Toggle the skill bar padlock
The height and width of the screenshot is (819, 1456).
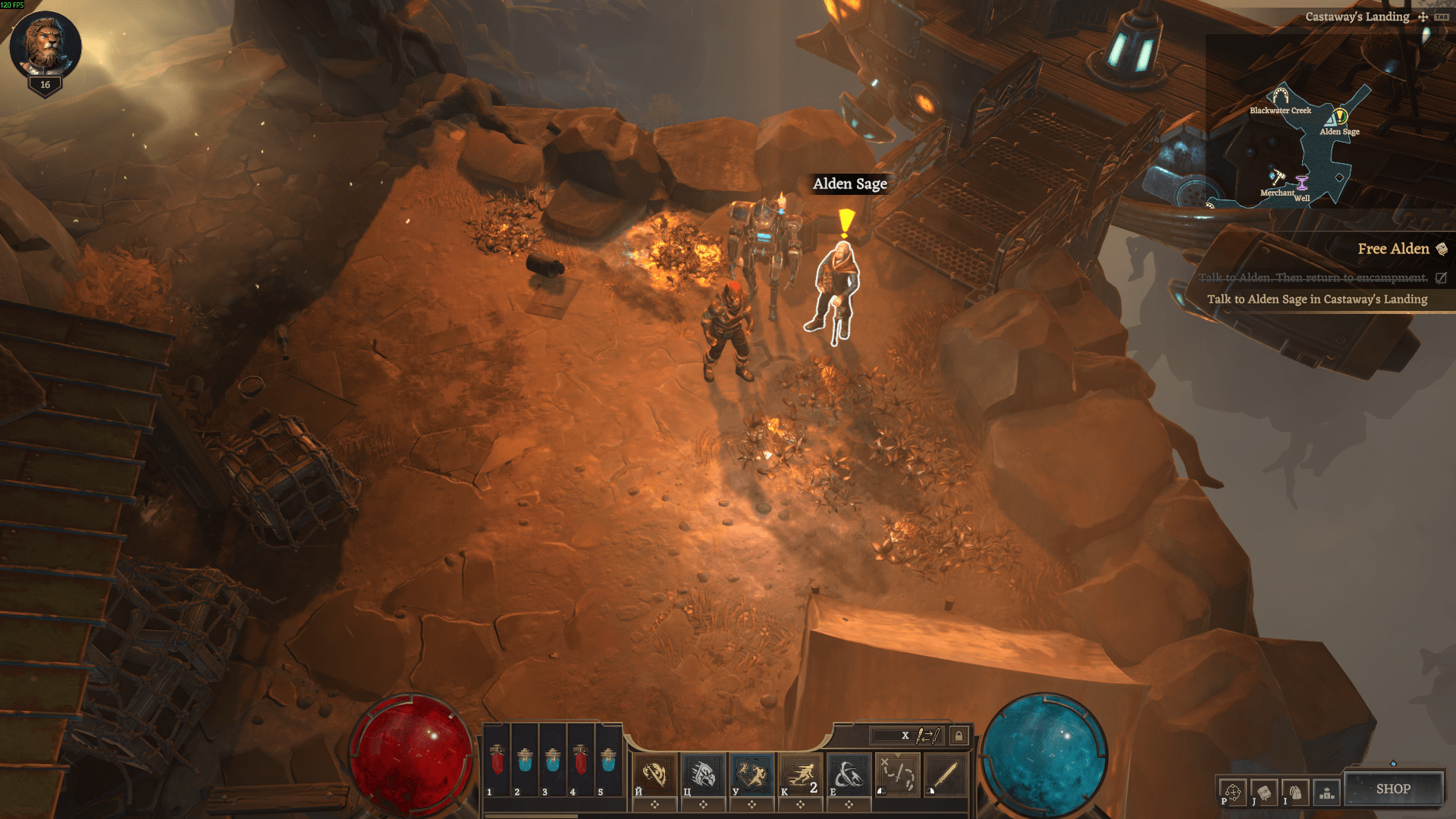[959, 736]
